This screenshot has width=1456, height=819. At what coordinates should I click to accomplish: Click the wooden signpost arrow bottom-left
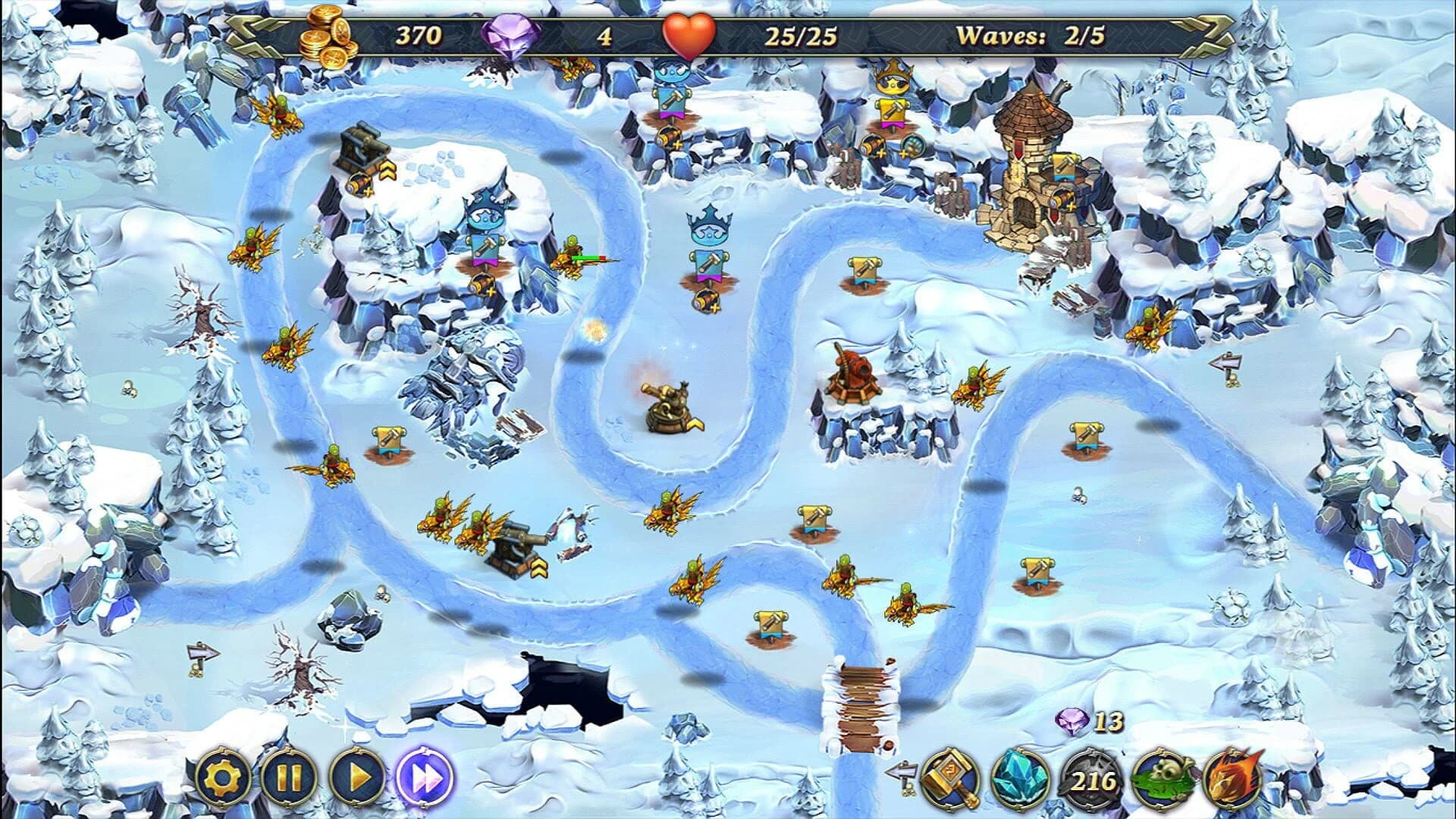click(x=199, y=654)
